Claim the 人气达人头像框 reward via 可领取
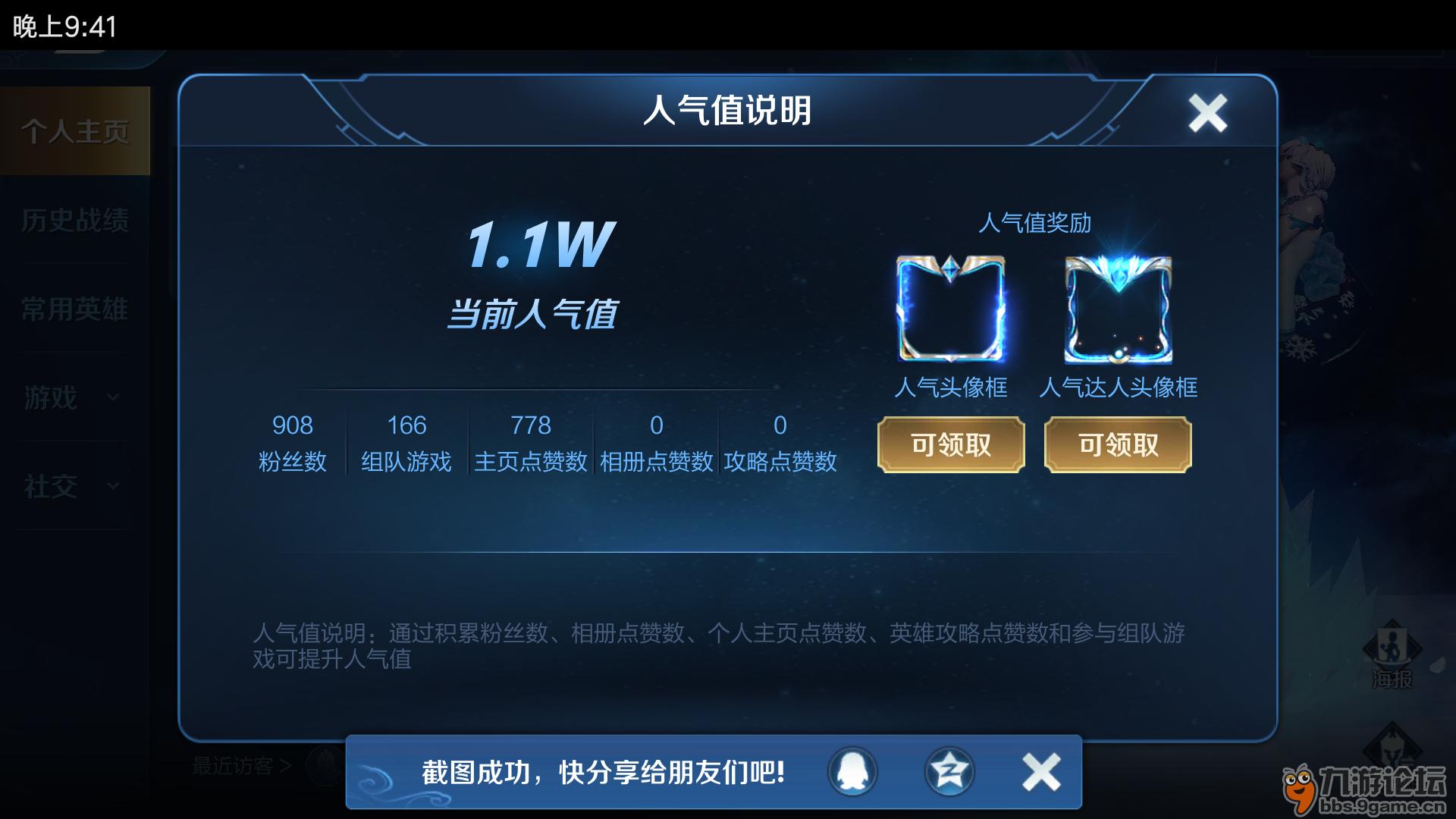Viewport: 1456px width, 819px height. (x=1117, y=445)
